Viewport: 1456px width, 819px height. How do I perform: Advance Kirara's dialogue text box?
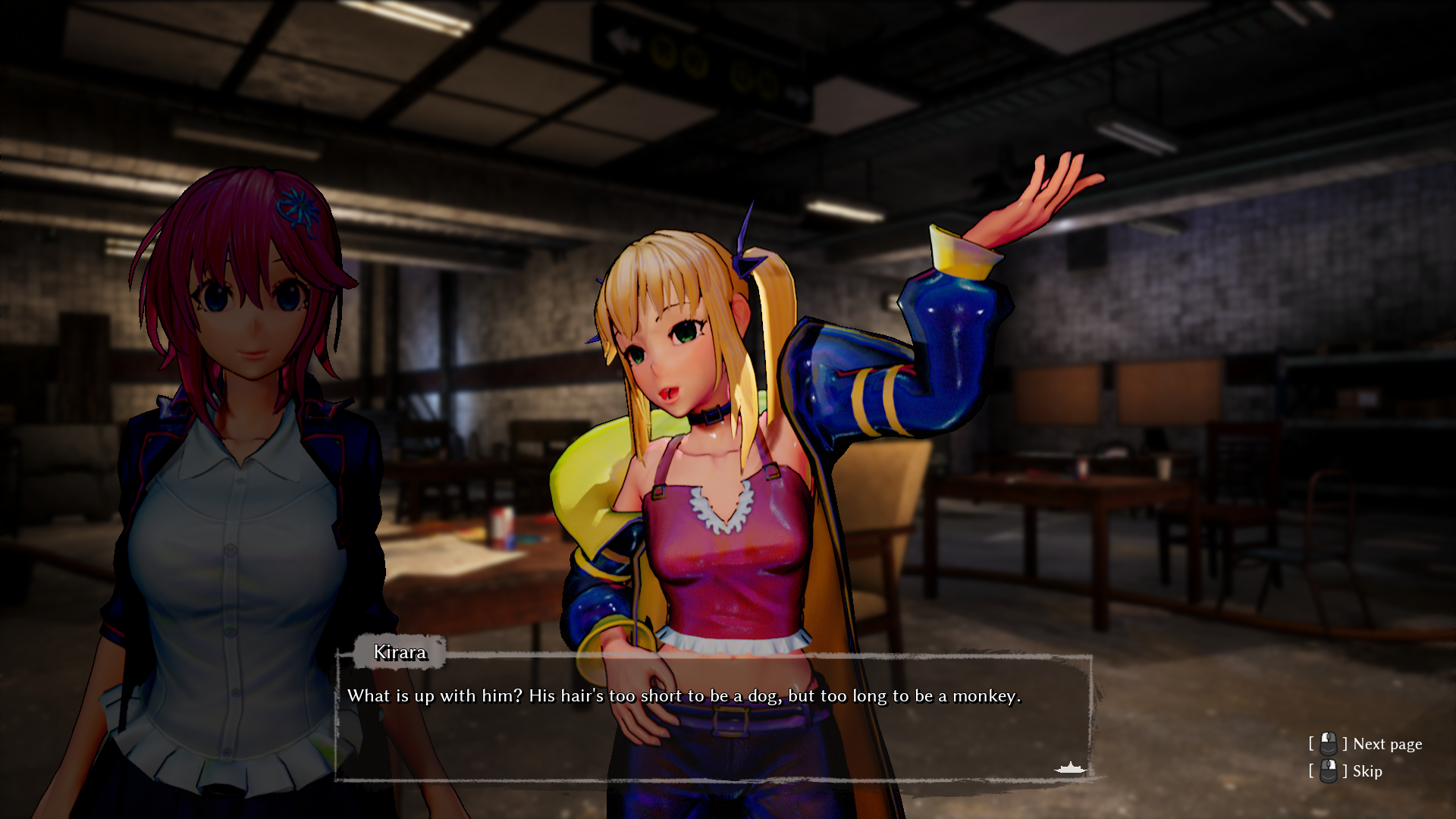[x=713, y=717]
